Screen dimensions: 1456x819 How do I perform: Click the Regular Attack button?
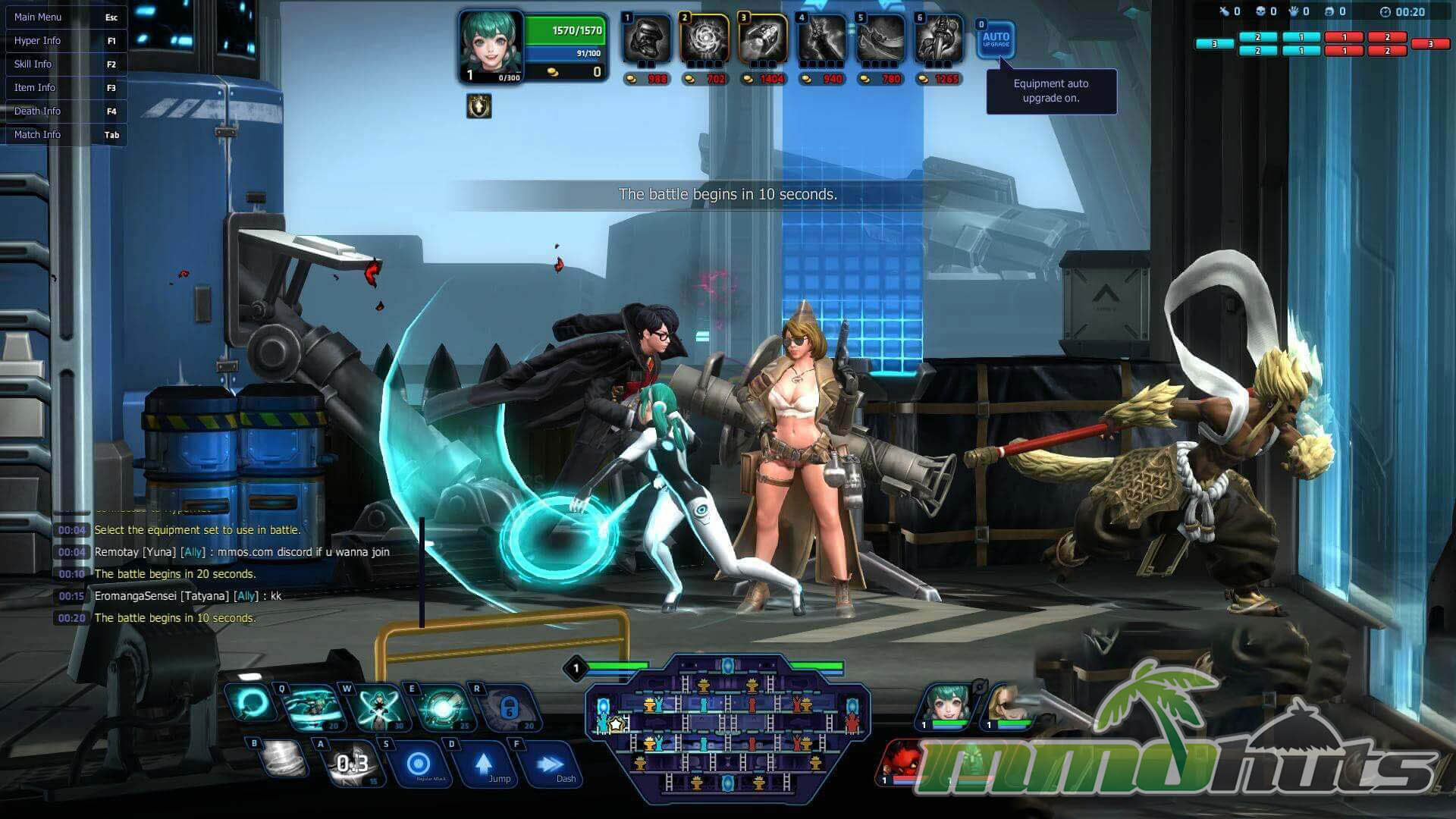[419, 764]
